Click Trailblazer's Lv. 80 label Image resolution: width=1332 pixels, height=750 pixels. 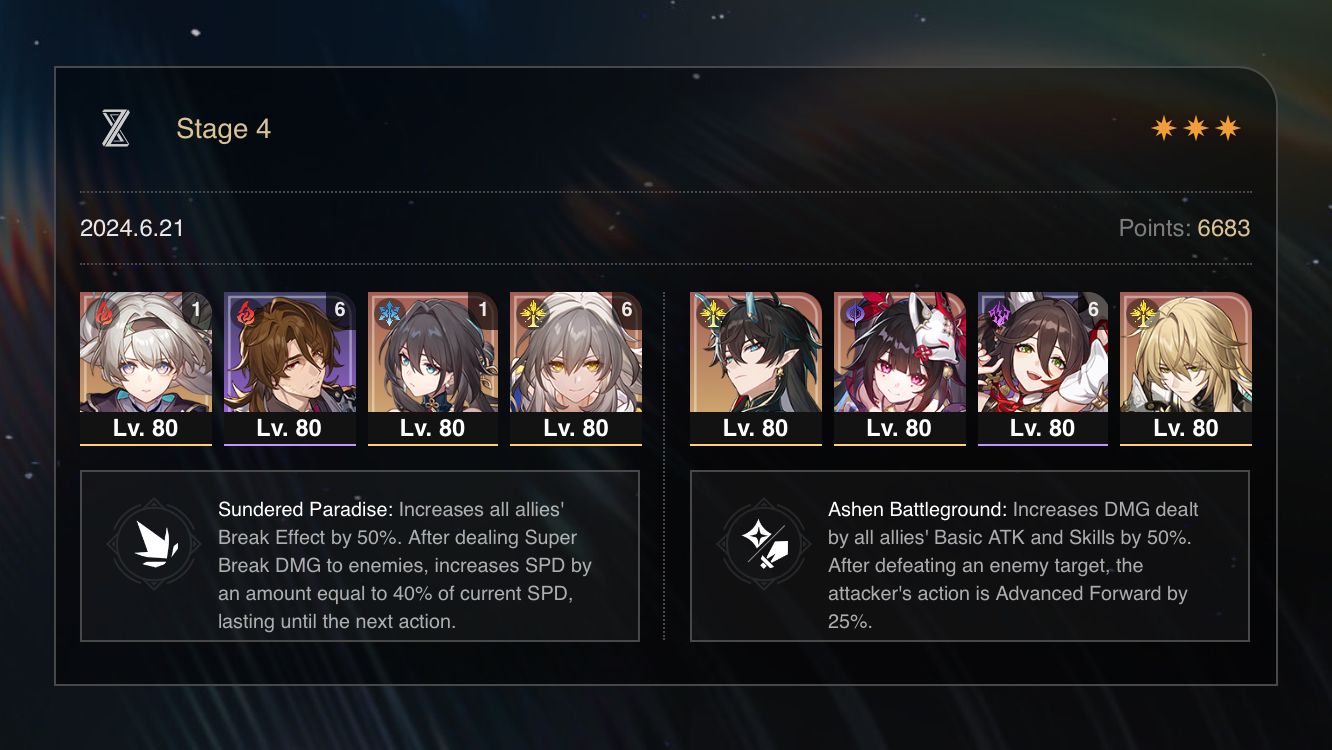[x=576, y=428]
